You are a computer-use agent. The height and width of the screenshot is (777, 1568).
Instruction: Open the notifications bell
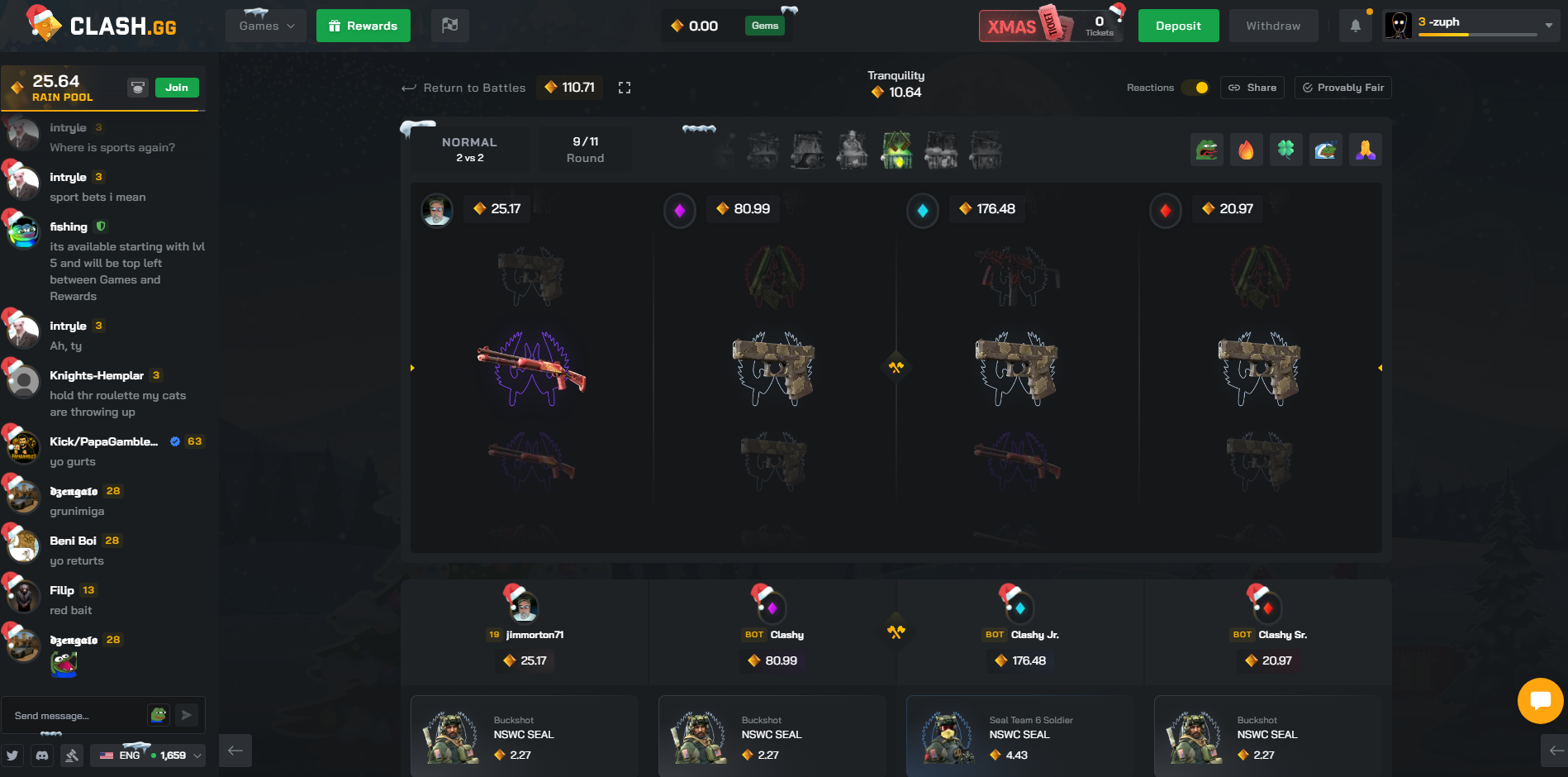coord(1355,26)
